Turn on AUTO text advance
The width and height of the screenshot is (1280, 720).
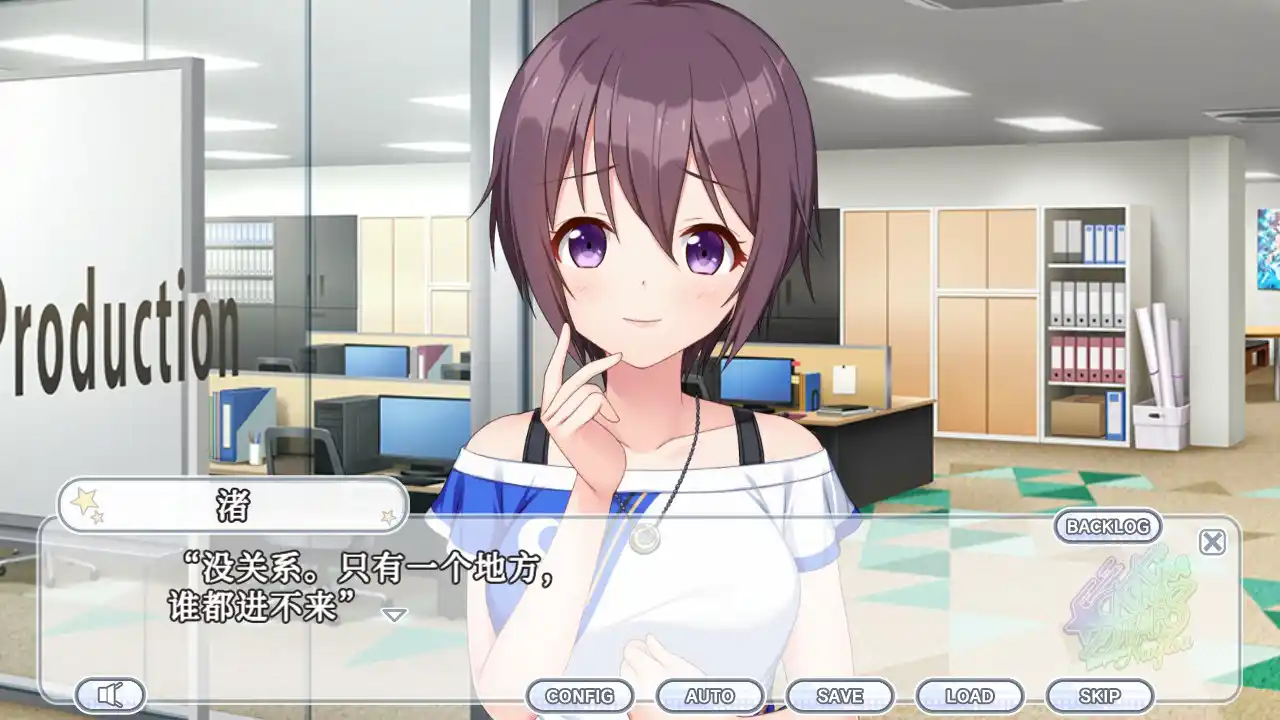click(x=710, y=696)
